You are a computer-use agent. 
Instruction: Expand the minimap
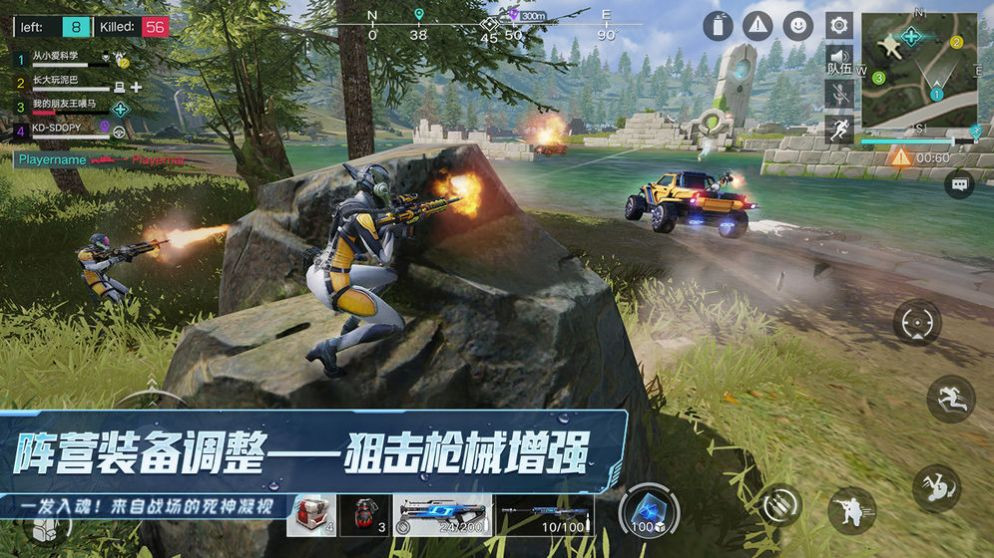tap(919, 71)
